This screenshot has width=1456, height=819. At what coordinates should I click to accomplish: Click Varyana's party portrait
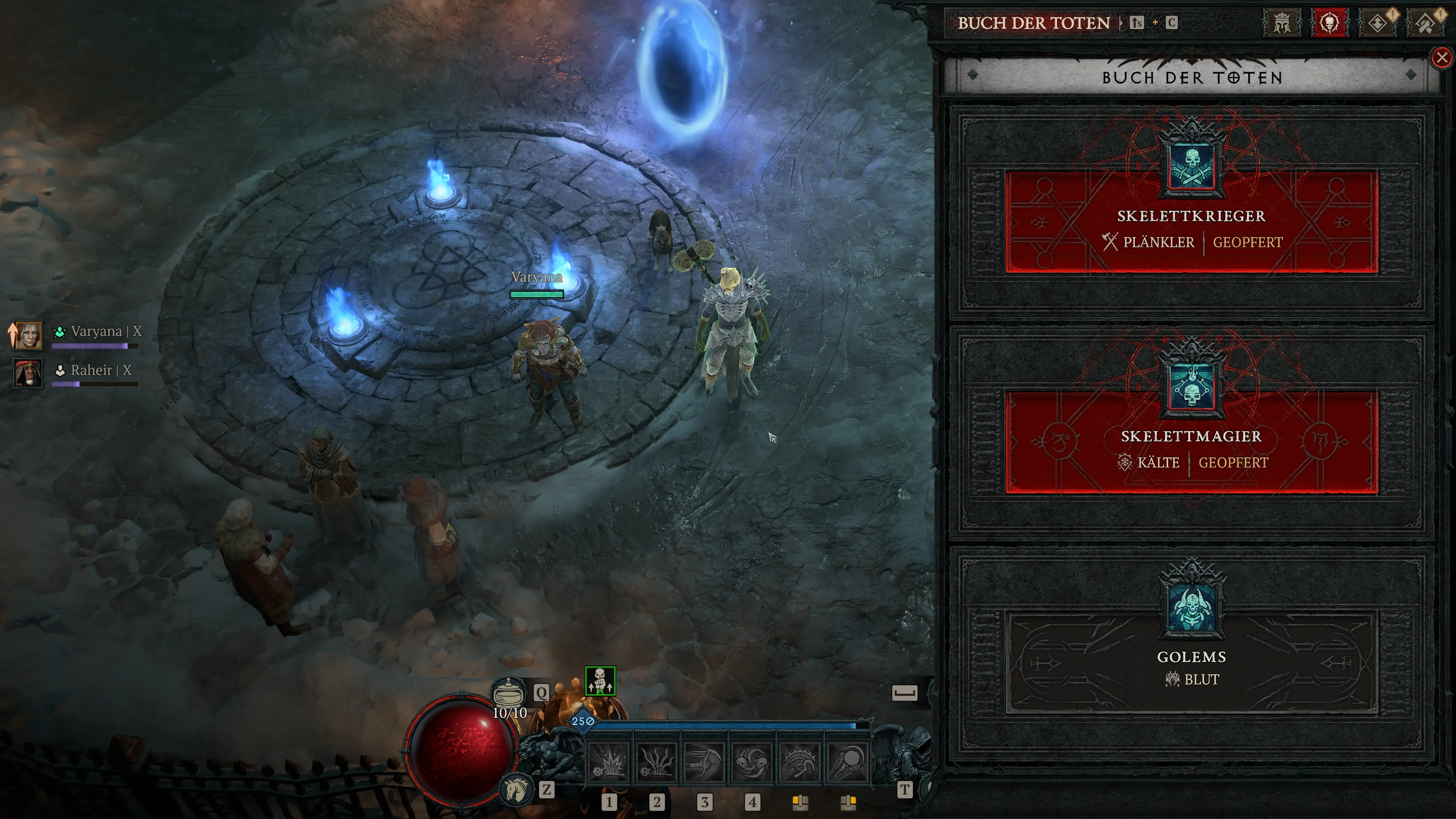(x=28, y=334)
